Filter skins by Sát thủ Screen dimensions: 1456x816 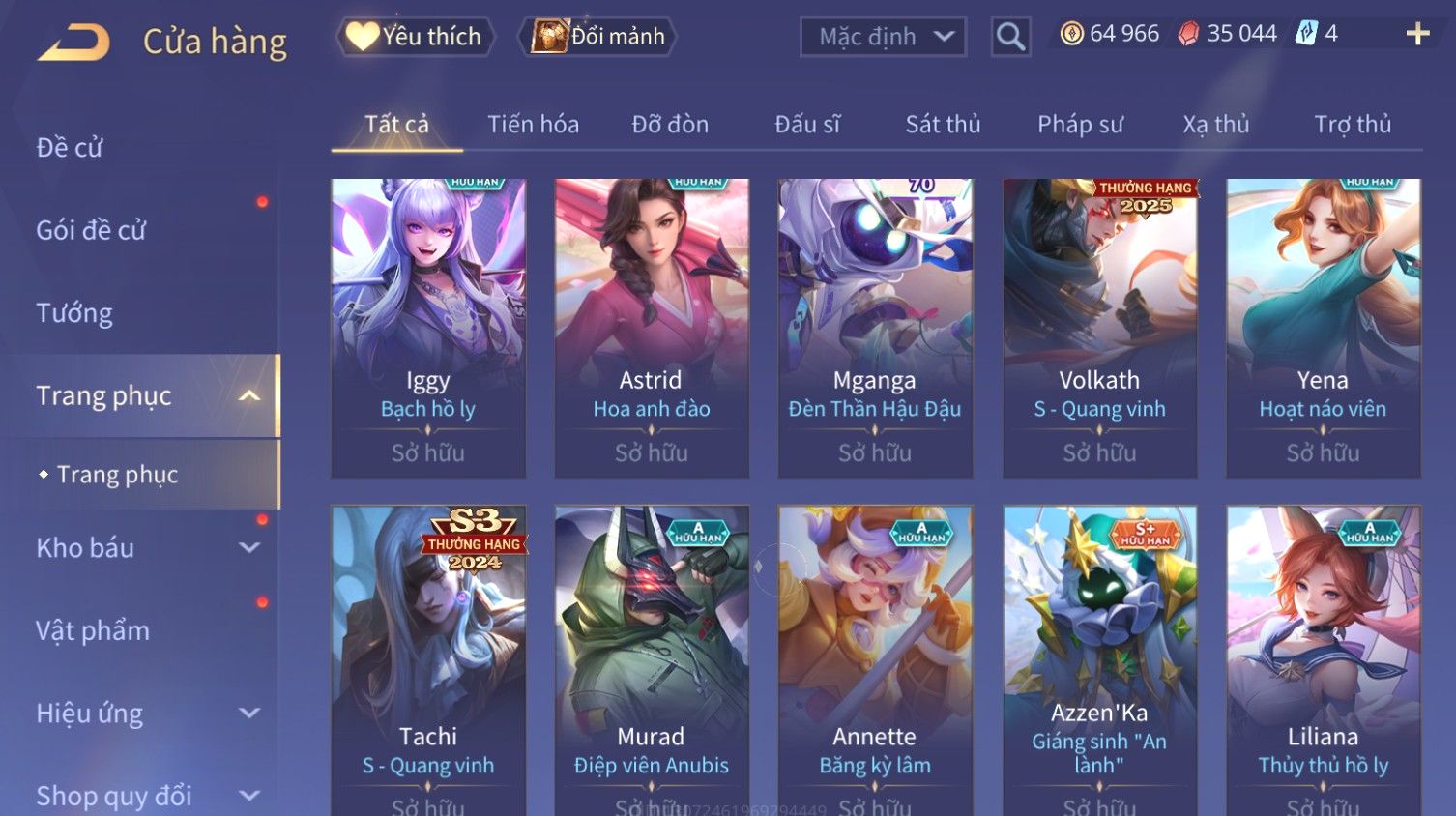point(943,124)
